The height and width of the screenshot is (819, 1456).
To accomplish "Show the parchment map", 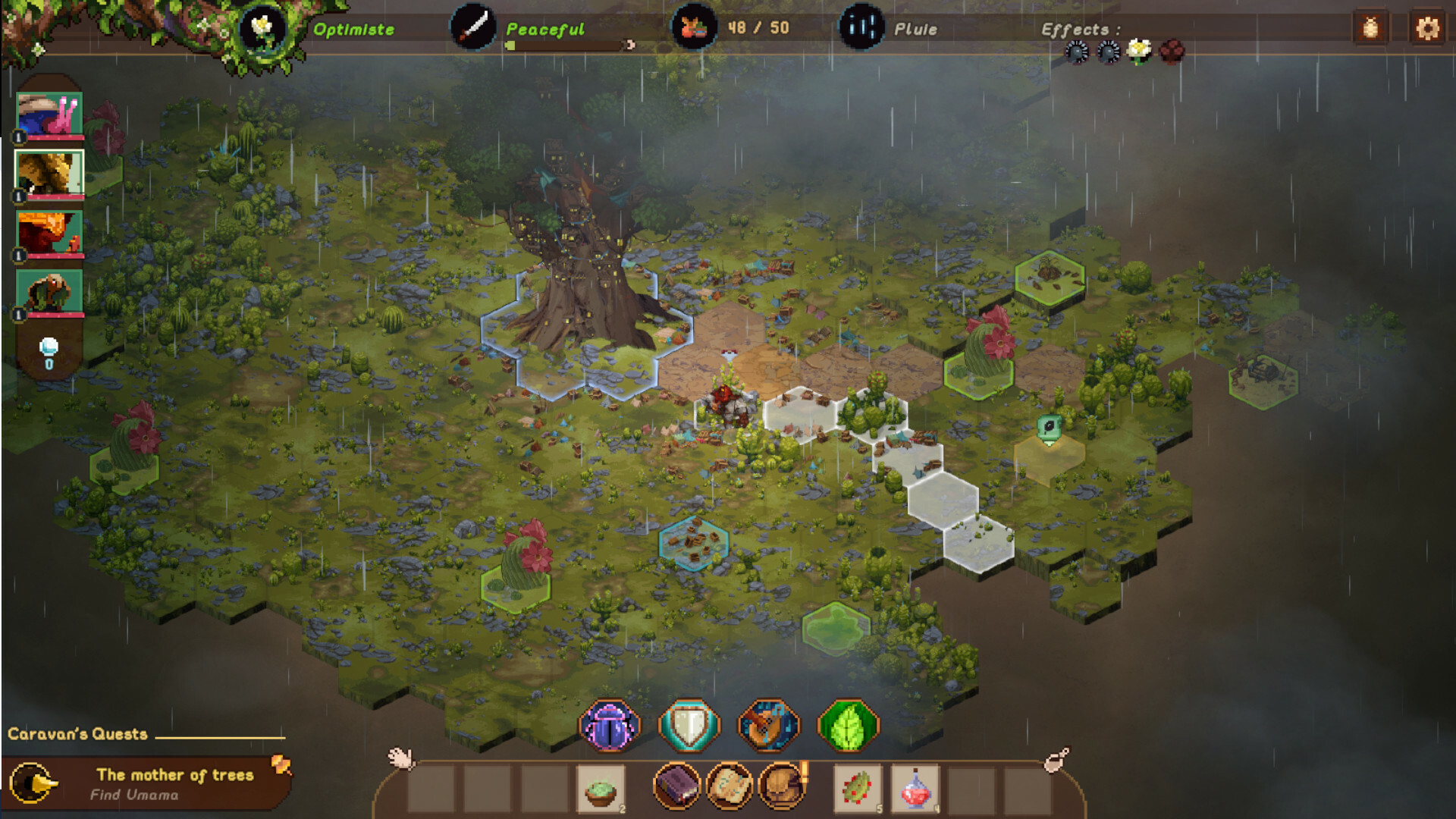I will point(729,786).
